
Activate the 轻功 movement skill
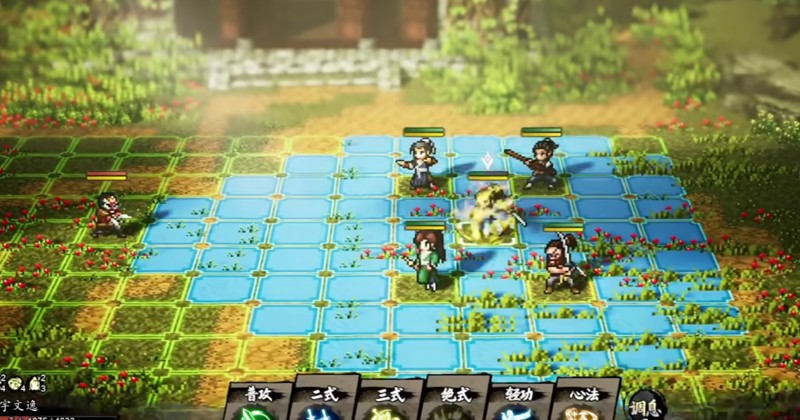(520, 401)
